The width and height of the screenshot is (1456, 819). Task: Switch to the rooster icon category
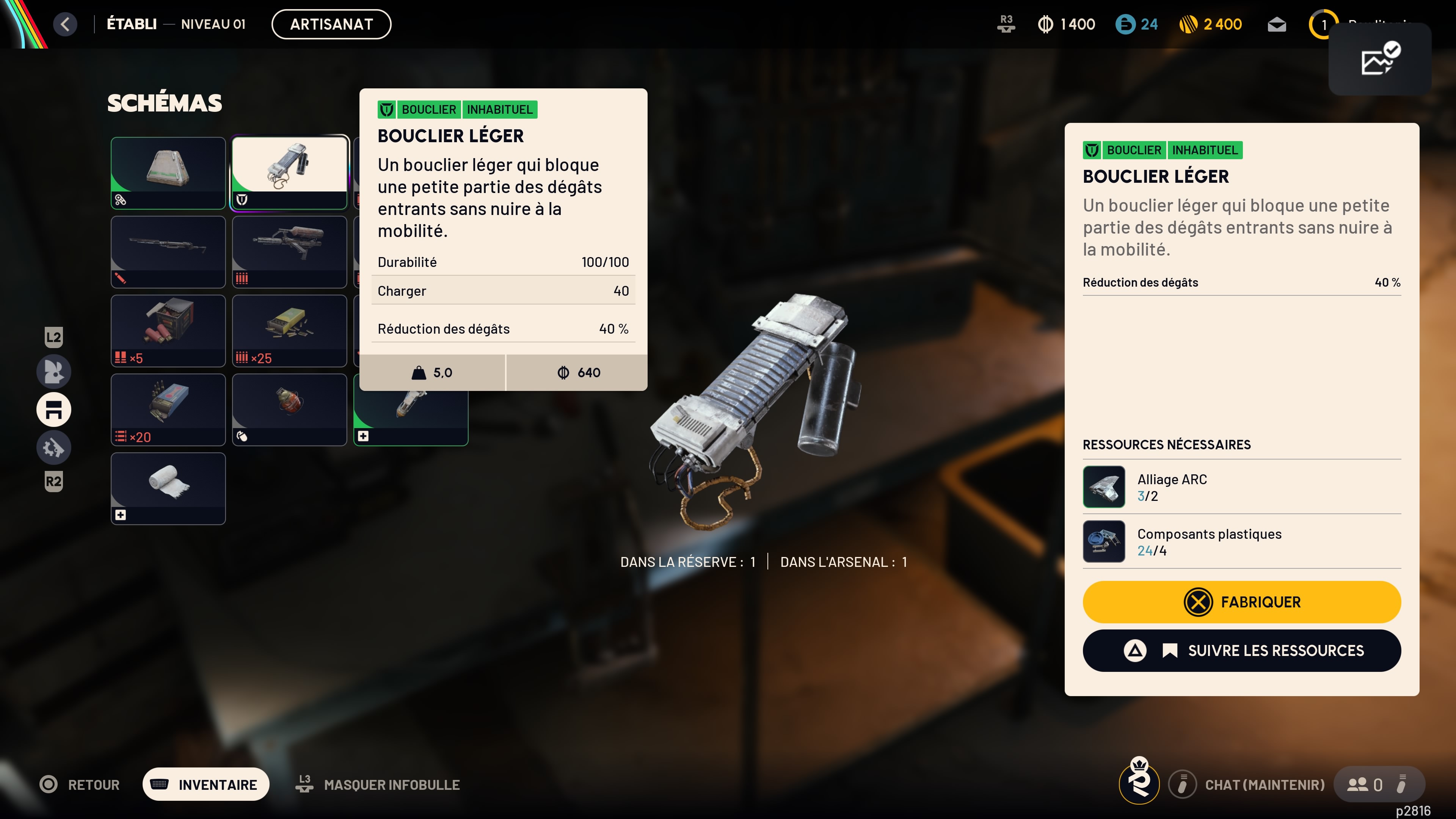tap(54, 371)
